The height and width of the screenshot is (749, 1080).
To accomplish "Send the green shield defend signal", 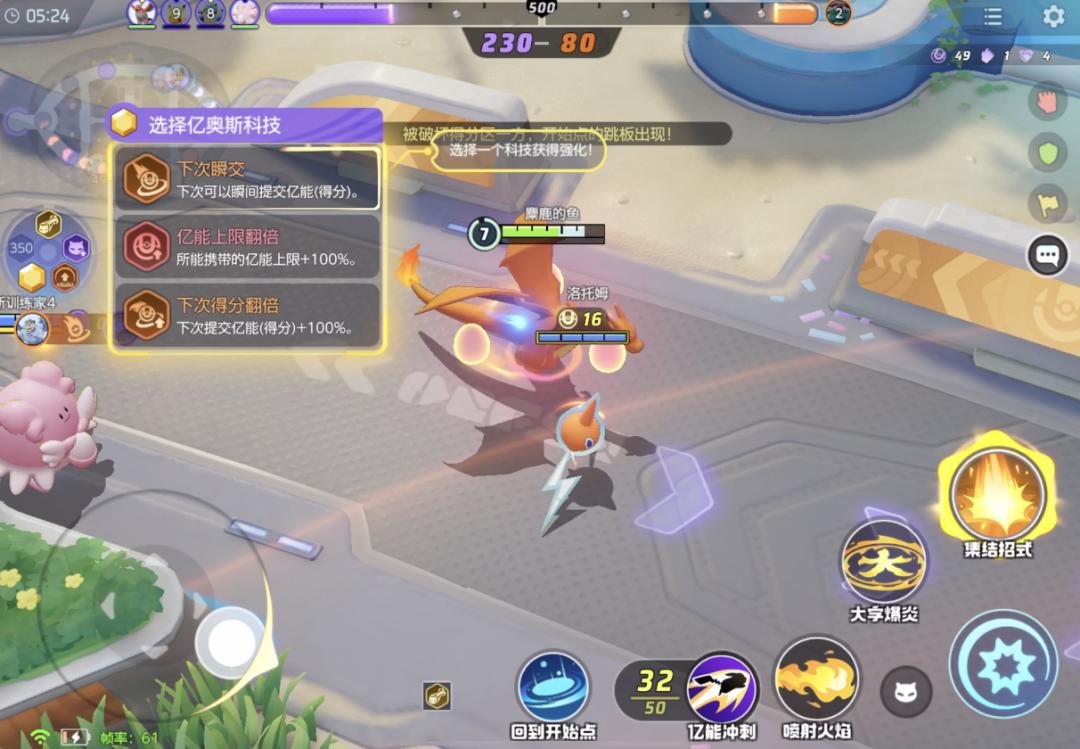I will pyautogui.click(x=1047, y=152).
